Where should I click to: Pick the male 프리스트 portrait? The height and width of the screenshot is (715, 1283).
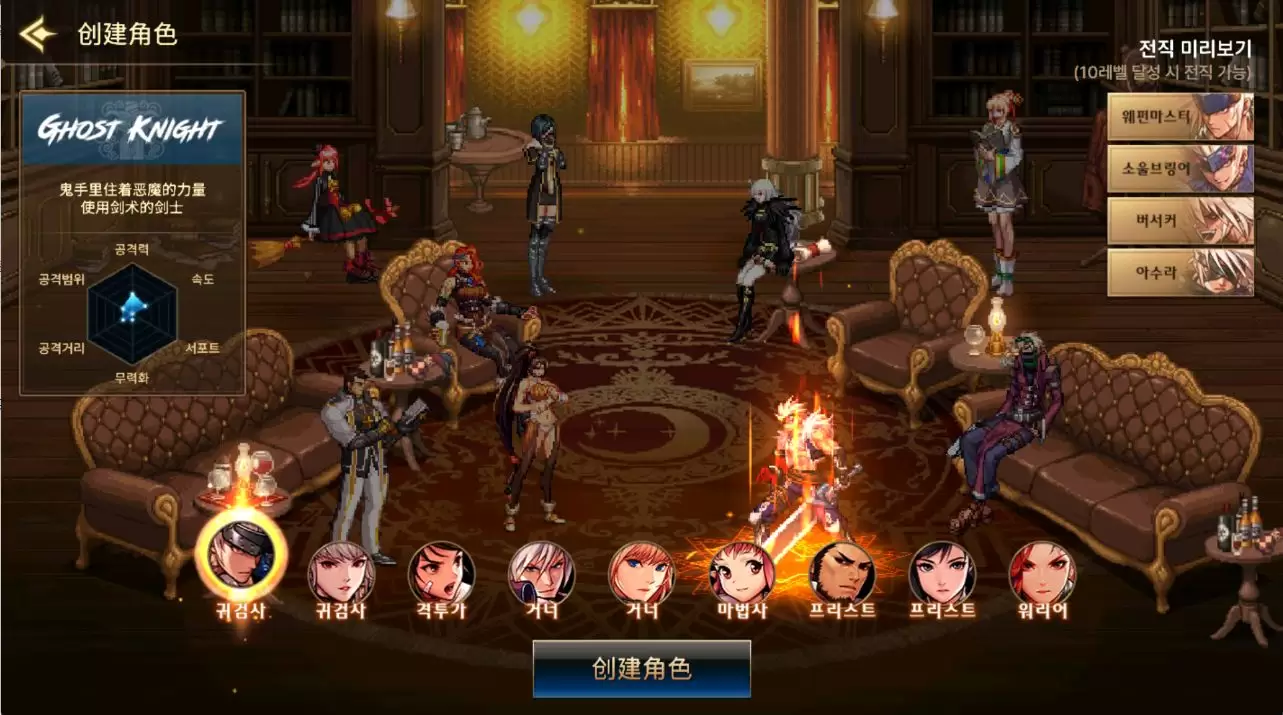click(842, 573)
